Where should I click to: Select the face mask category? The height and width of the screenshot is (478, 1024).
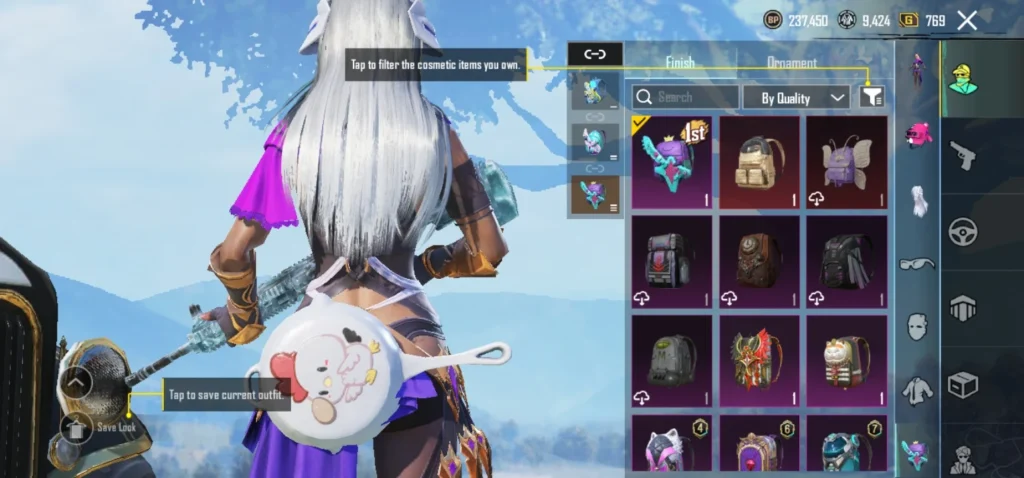tap(917, 326)
